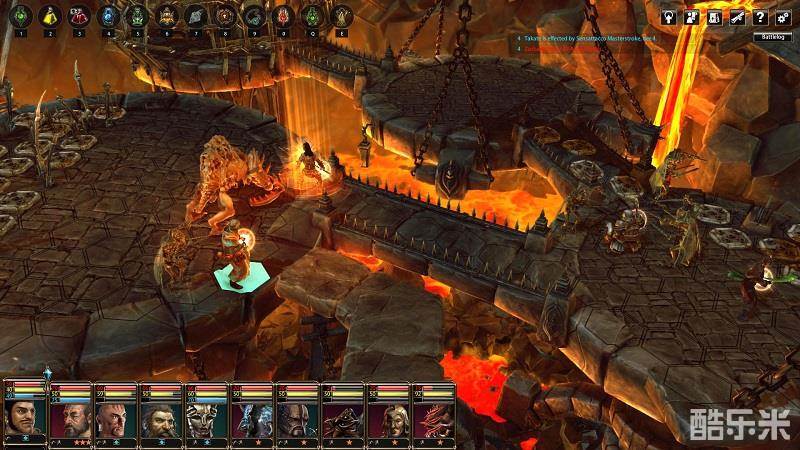Activate the red ability in hotbar slot 0
Screen dimensions: 800x450
pos(283,16)
